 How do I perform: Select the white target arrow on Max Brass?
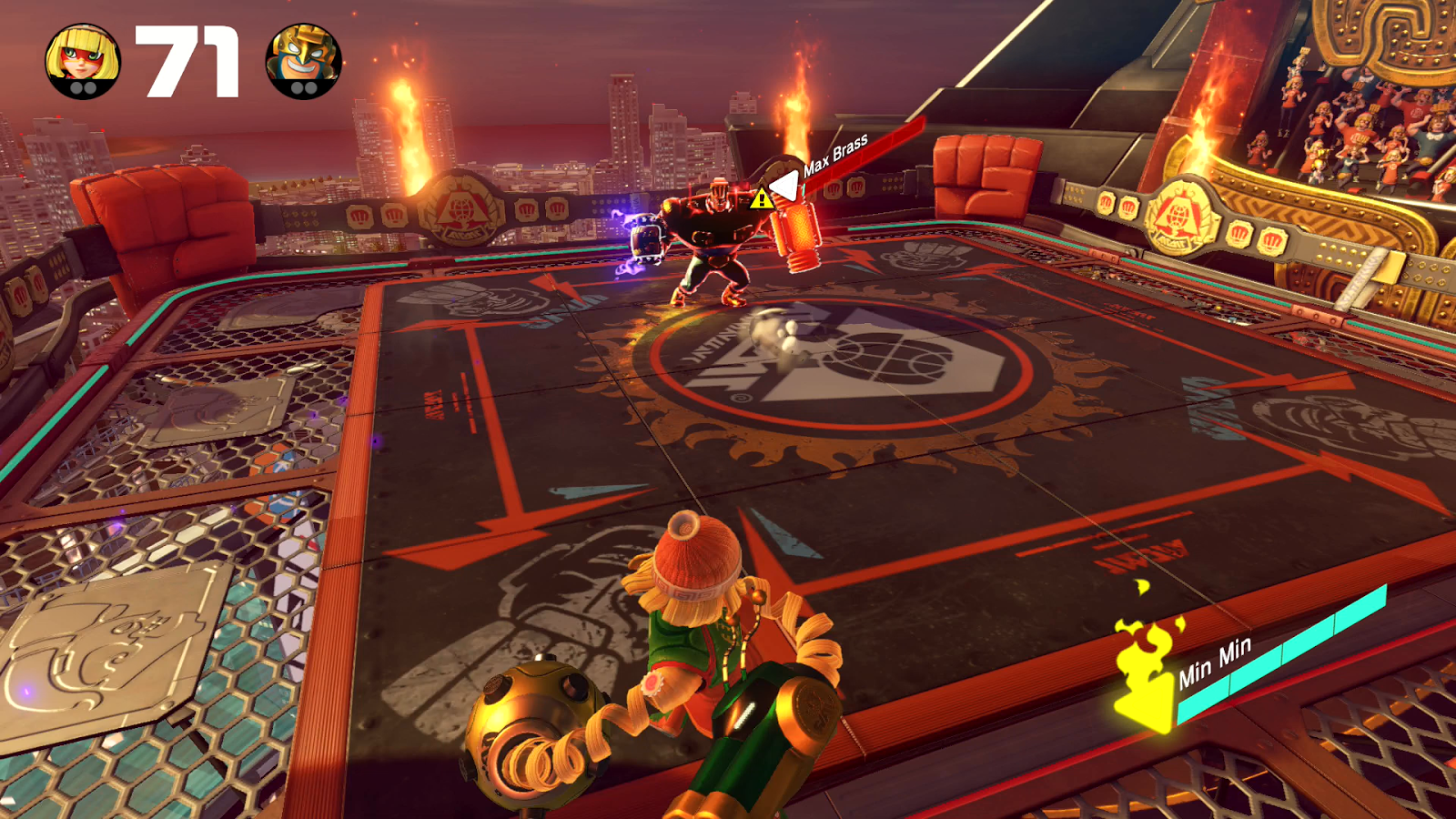tap(784, 187)
